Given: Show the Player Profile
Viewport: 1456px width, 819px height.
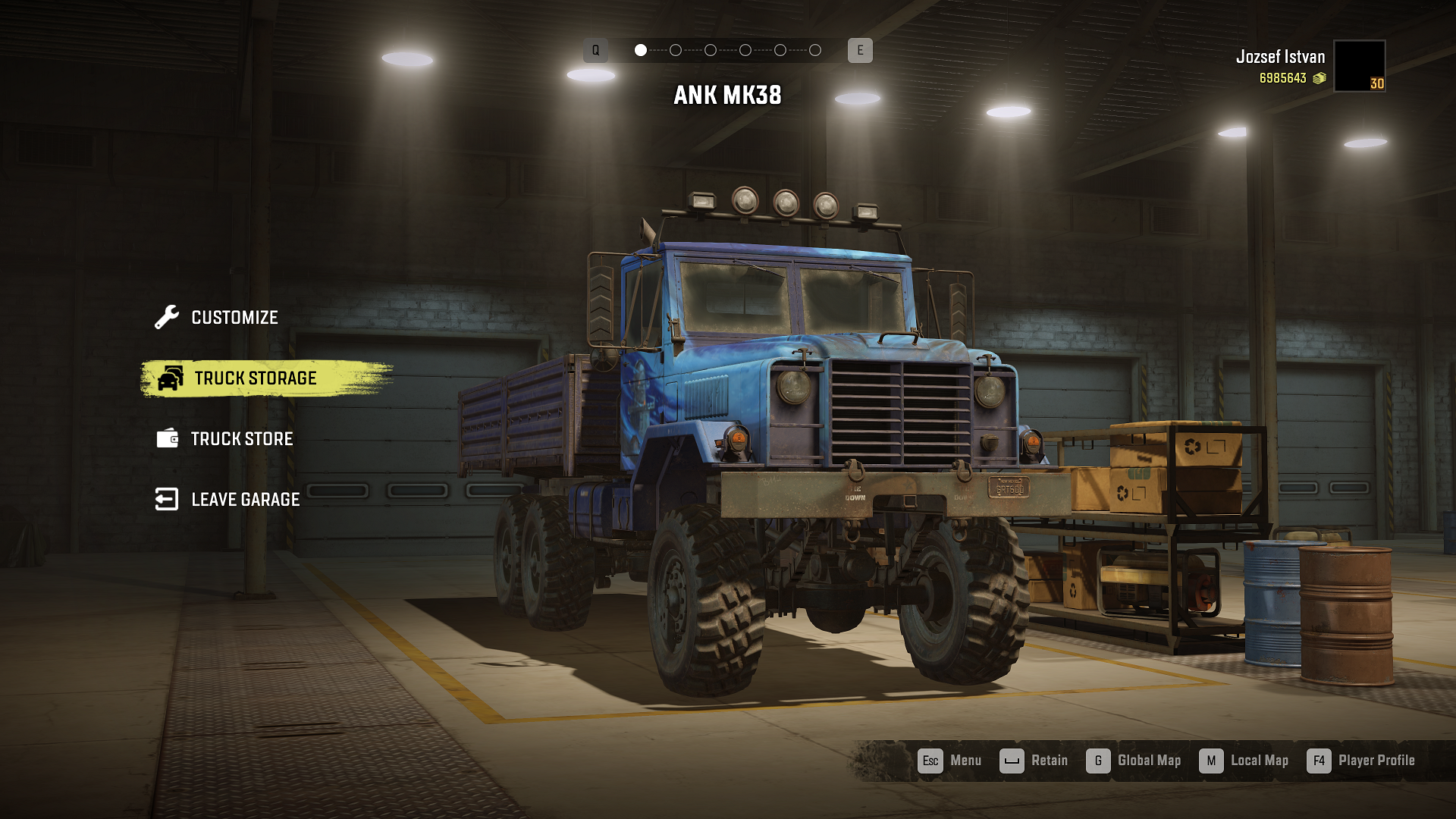Looking at the screenshot, I should click(1361, 761).
